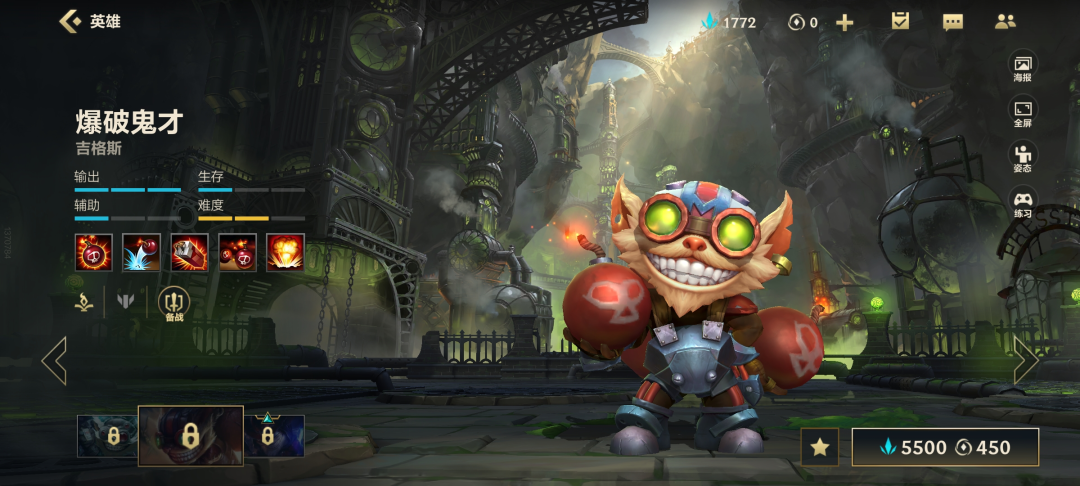This screenshot has width=1080, height=486.
Task: Open the 备战 loadout preparation
Action: tap(174, 303)
